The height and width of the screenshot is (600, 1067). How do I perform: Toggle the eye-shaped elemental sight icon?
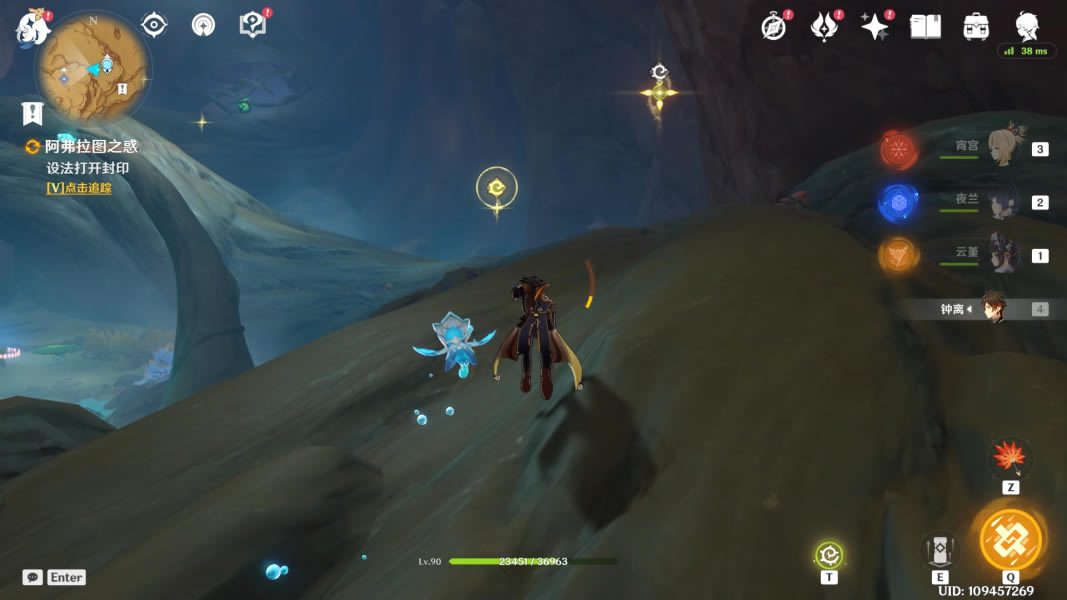[154, 25]
